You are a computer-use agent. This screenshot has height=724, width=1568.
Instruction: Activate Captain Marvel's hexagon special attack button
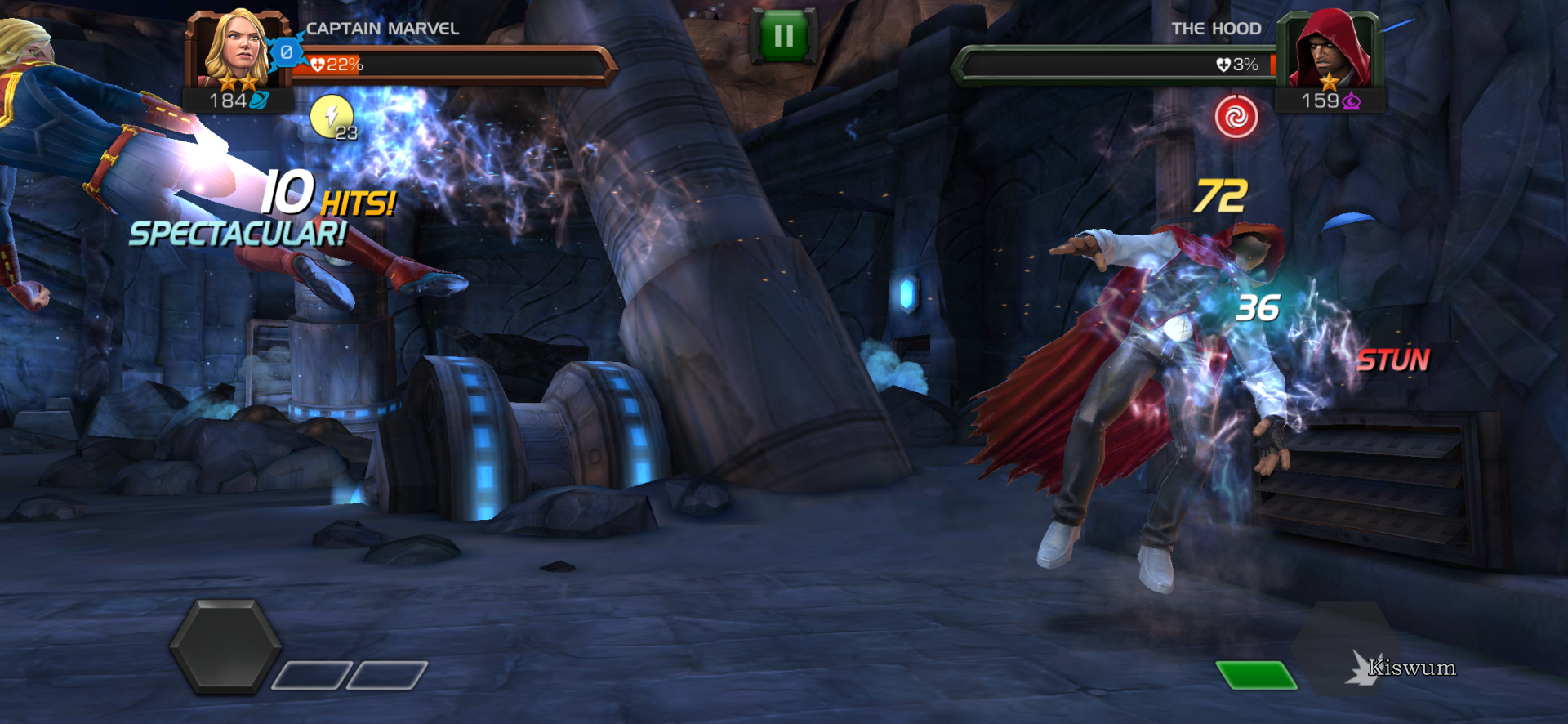[225, 646]
